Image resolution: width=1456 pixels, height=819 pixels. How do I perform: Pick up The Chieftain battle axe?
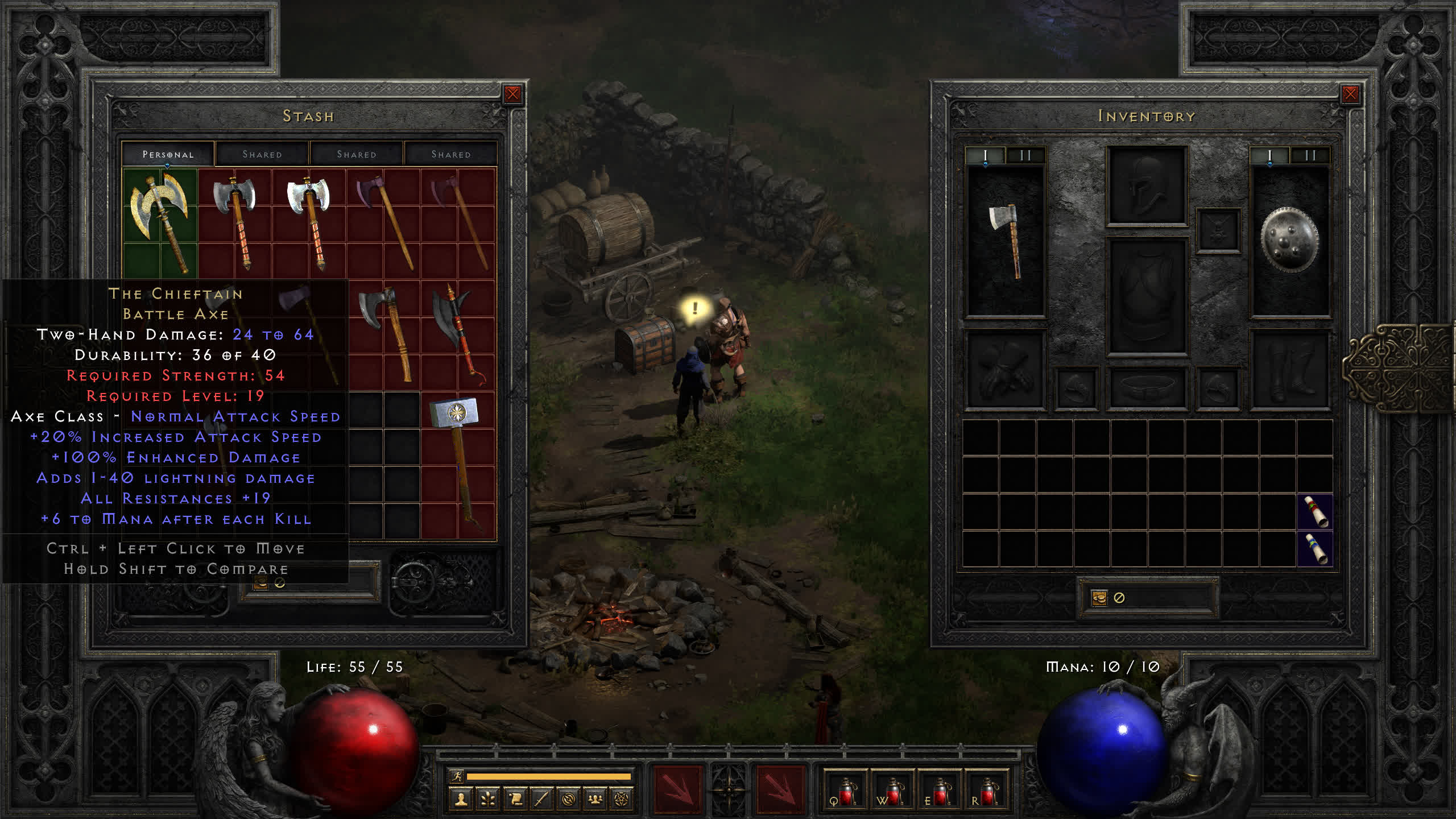160,222
